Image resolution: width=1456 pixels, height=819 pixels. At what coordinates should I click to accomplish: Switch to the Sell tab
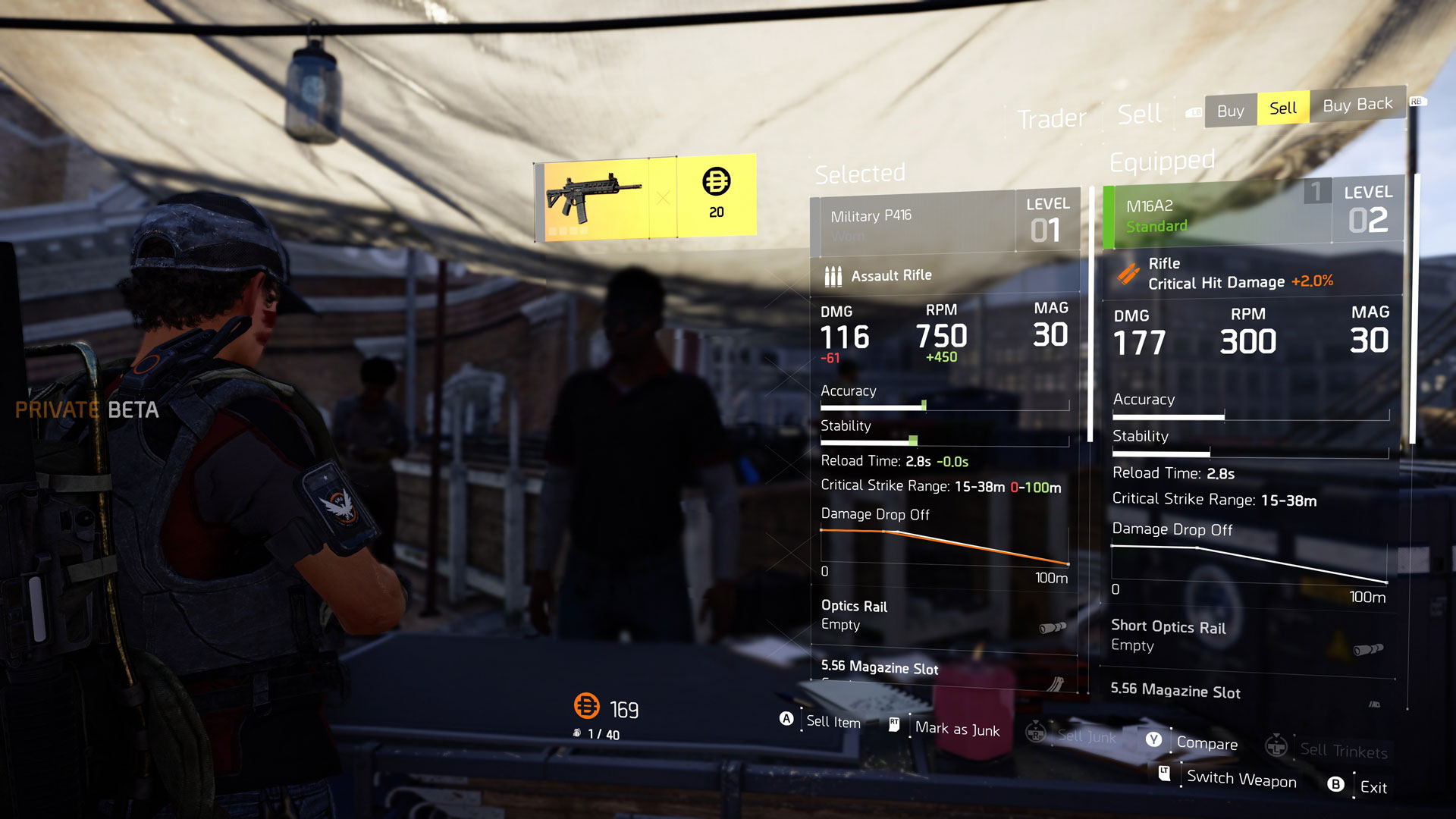click(1282, 108)
